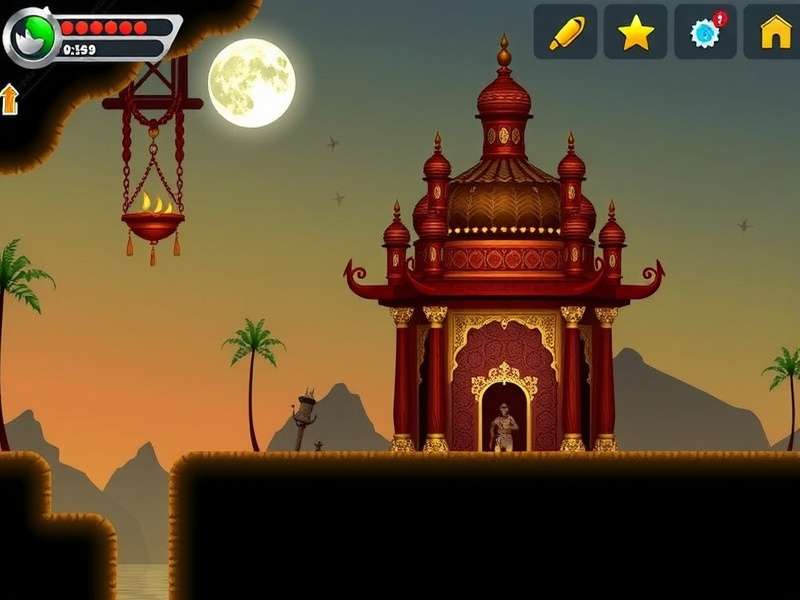Image resolution: width=800 pixels, height=600 pixels.
Task: Return to the home screen
Action: [x=775, y=32]
